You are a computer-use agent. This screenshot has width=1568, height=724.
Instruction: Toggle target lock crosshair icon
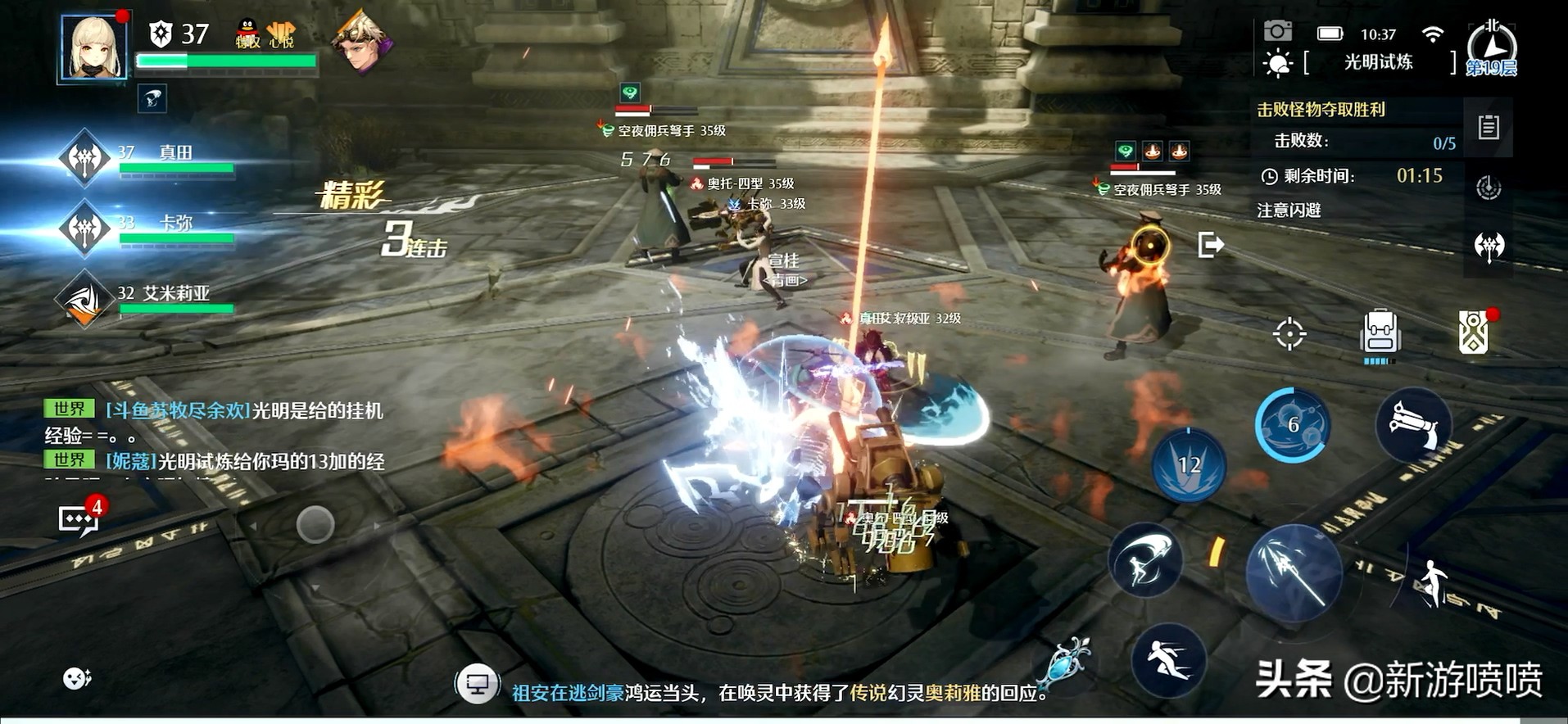point(1289,333)
